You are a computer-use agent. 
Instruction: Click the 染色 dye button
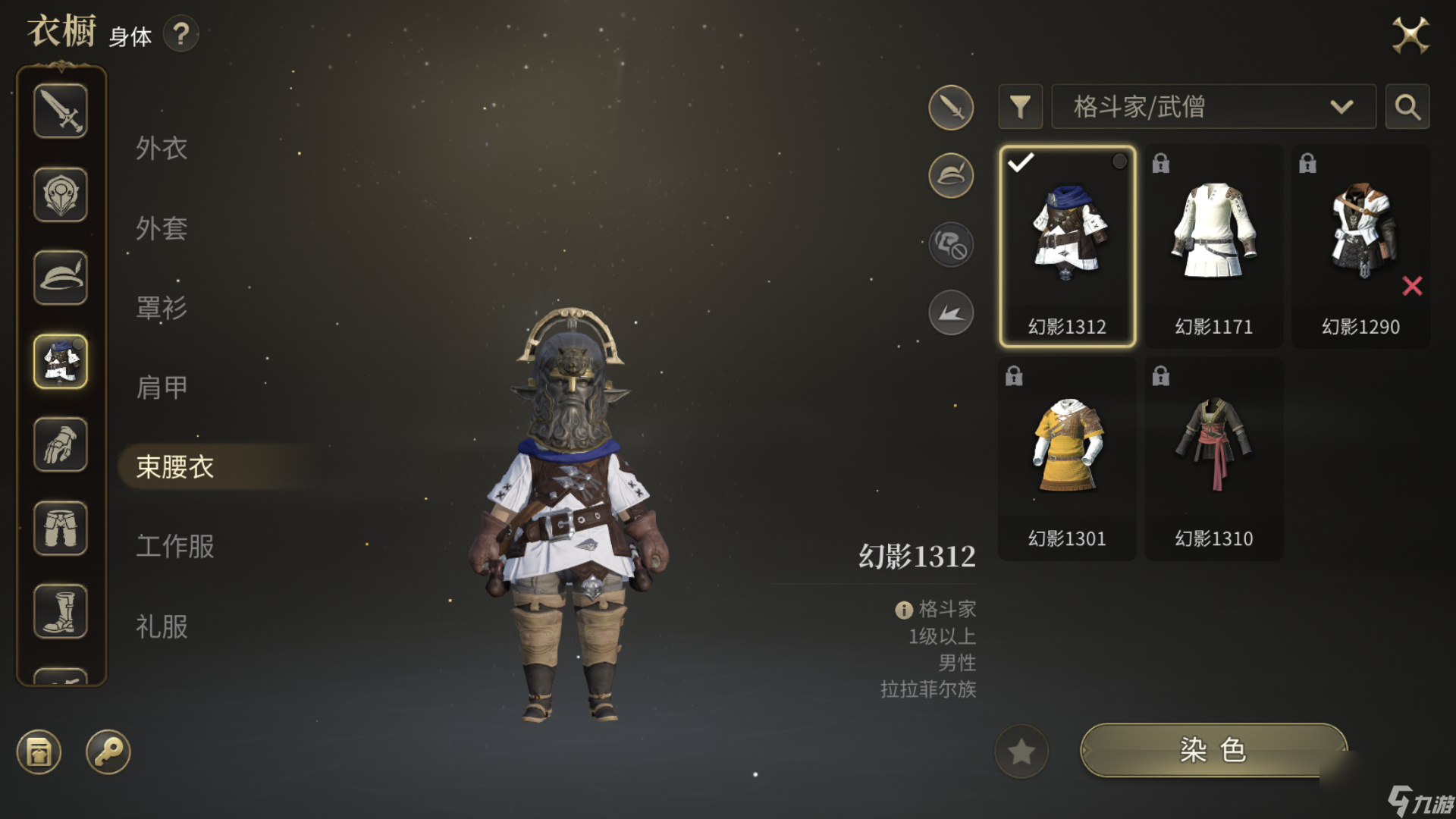click(1213, 750)
